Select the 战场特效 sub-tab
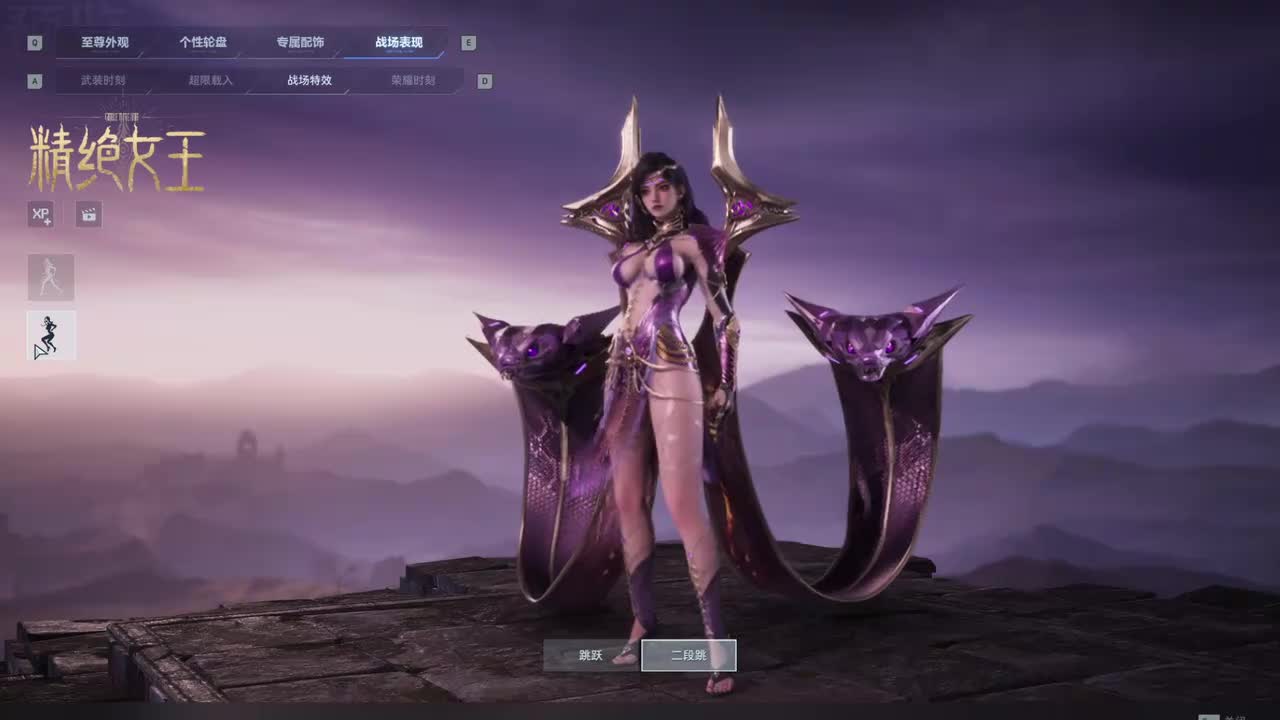1280x720 pixels. coord(309,80)
